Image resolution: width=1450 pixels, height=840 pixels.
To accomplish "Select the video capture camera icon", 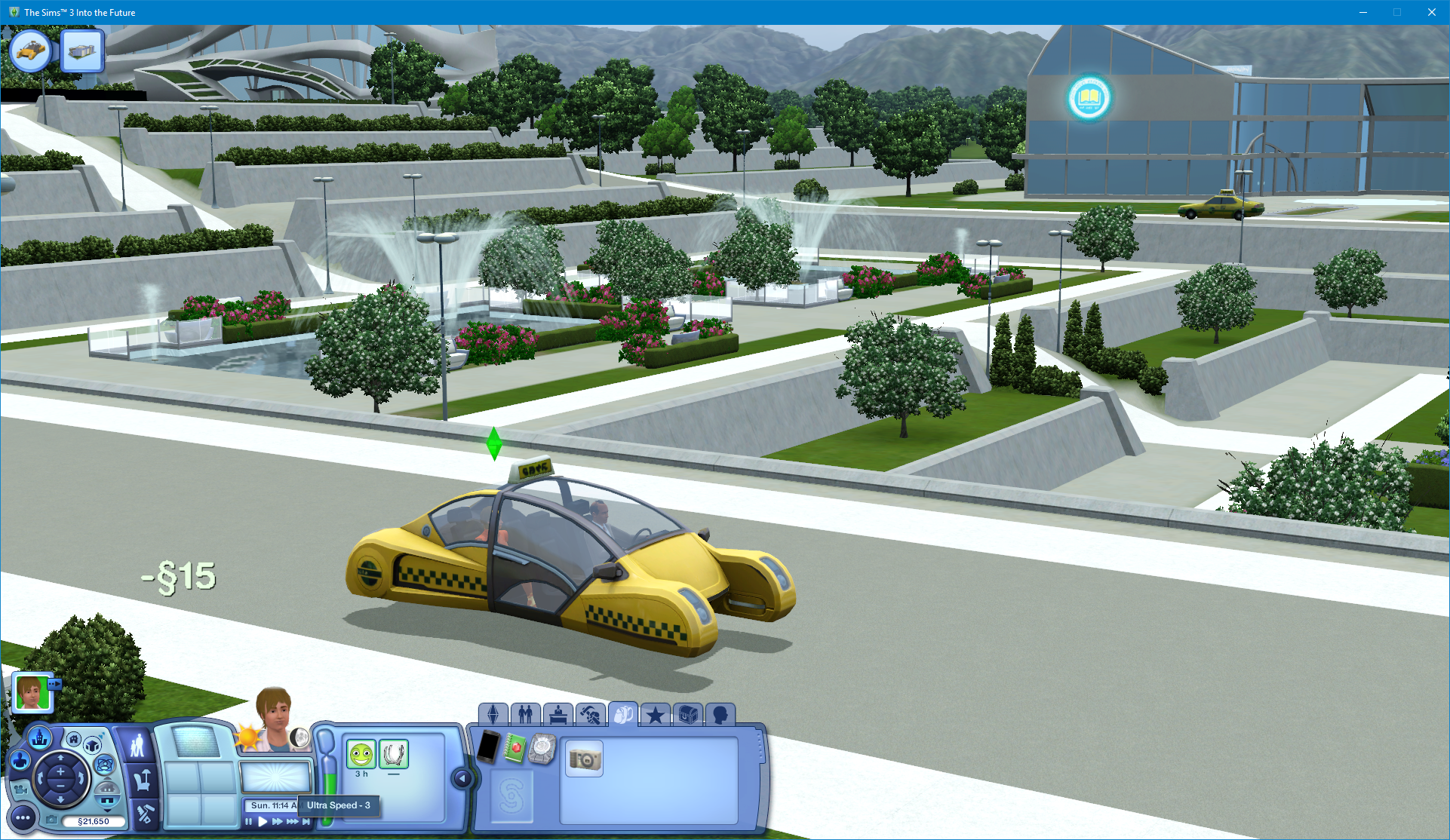I will [x=20, y=789].
